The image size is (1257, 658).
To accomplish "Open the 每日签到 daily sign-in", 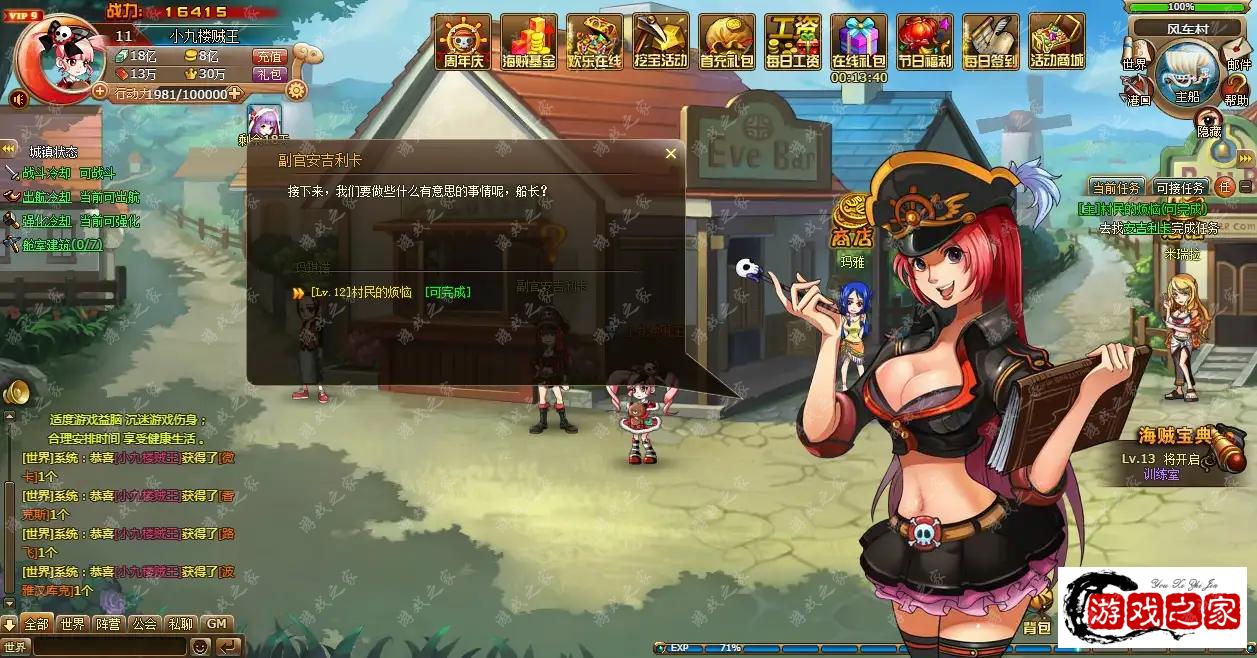I will click(990, 42).
